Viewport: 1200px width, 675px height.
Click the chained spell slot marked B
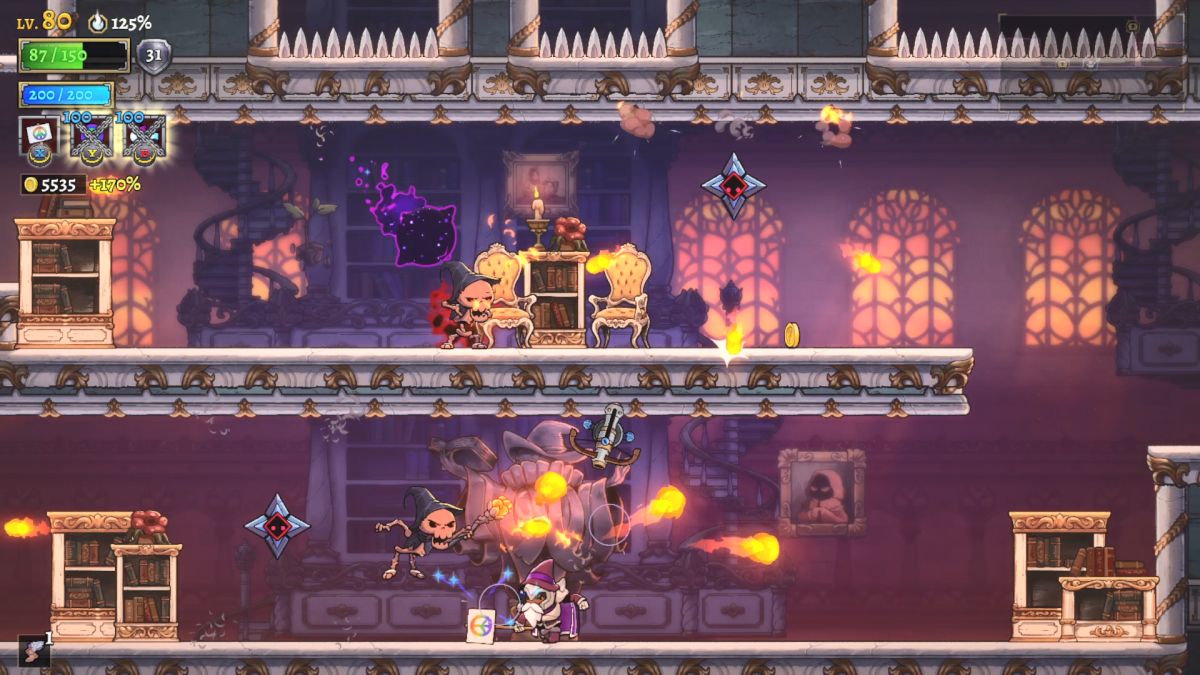[x=143, y=137]
